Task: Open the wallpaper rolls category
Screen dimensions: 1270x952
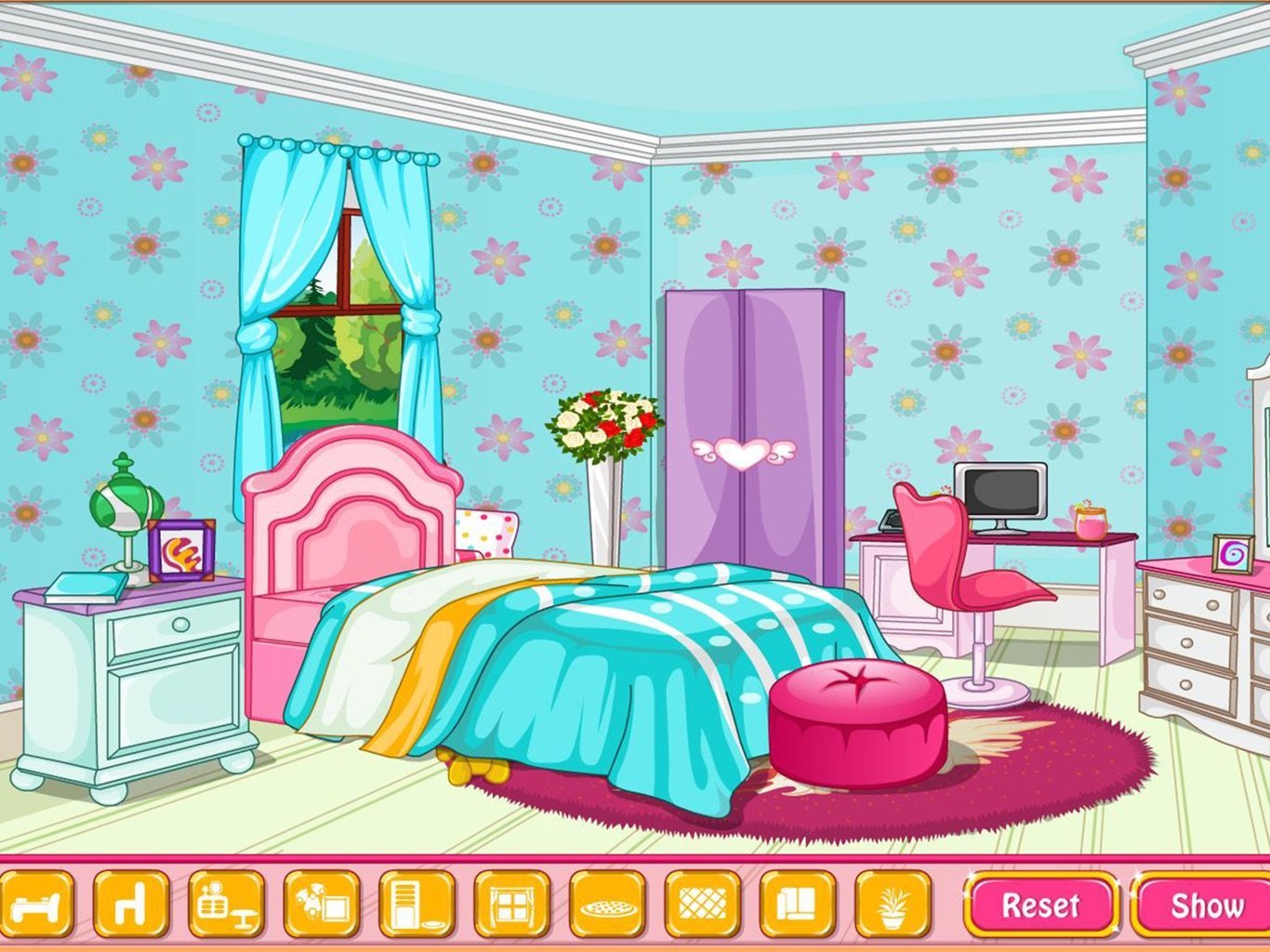Action: tap(797, 904)
